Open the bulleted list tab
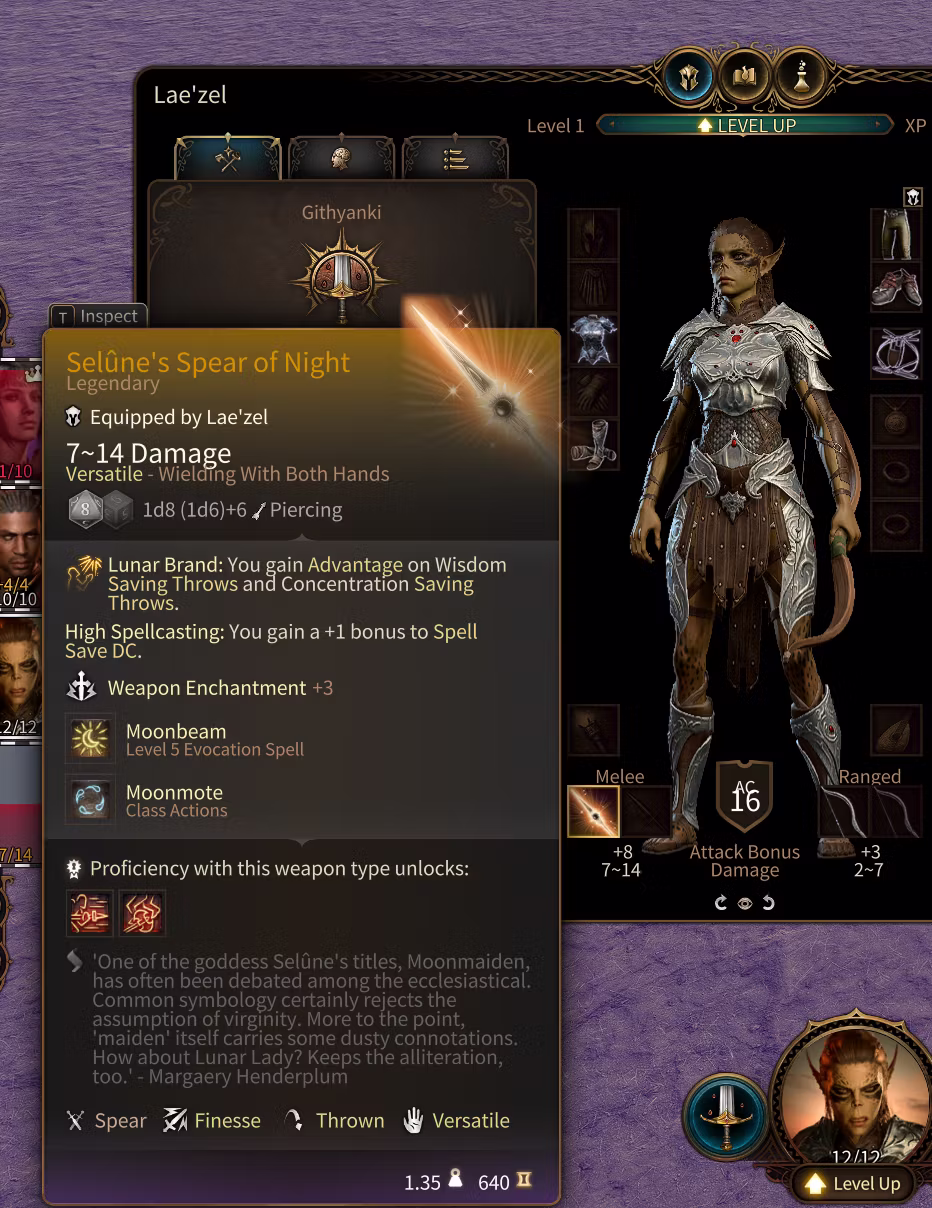The image size is (932, 1208). coord(455,158)
